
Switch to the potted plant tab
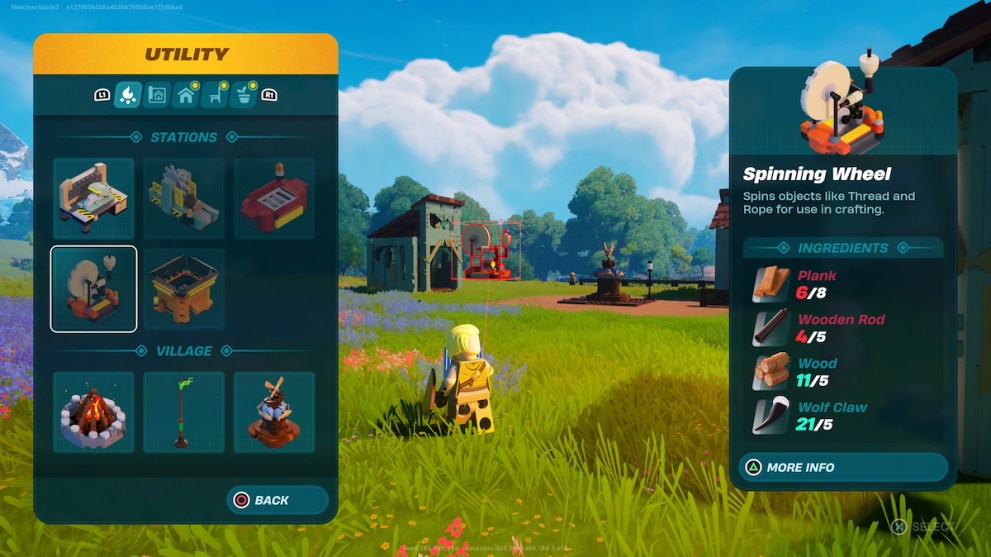(x=242, y=95)
